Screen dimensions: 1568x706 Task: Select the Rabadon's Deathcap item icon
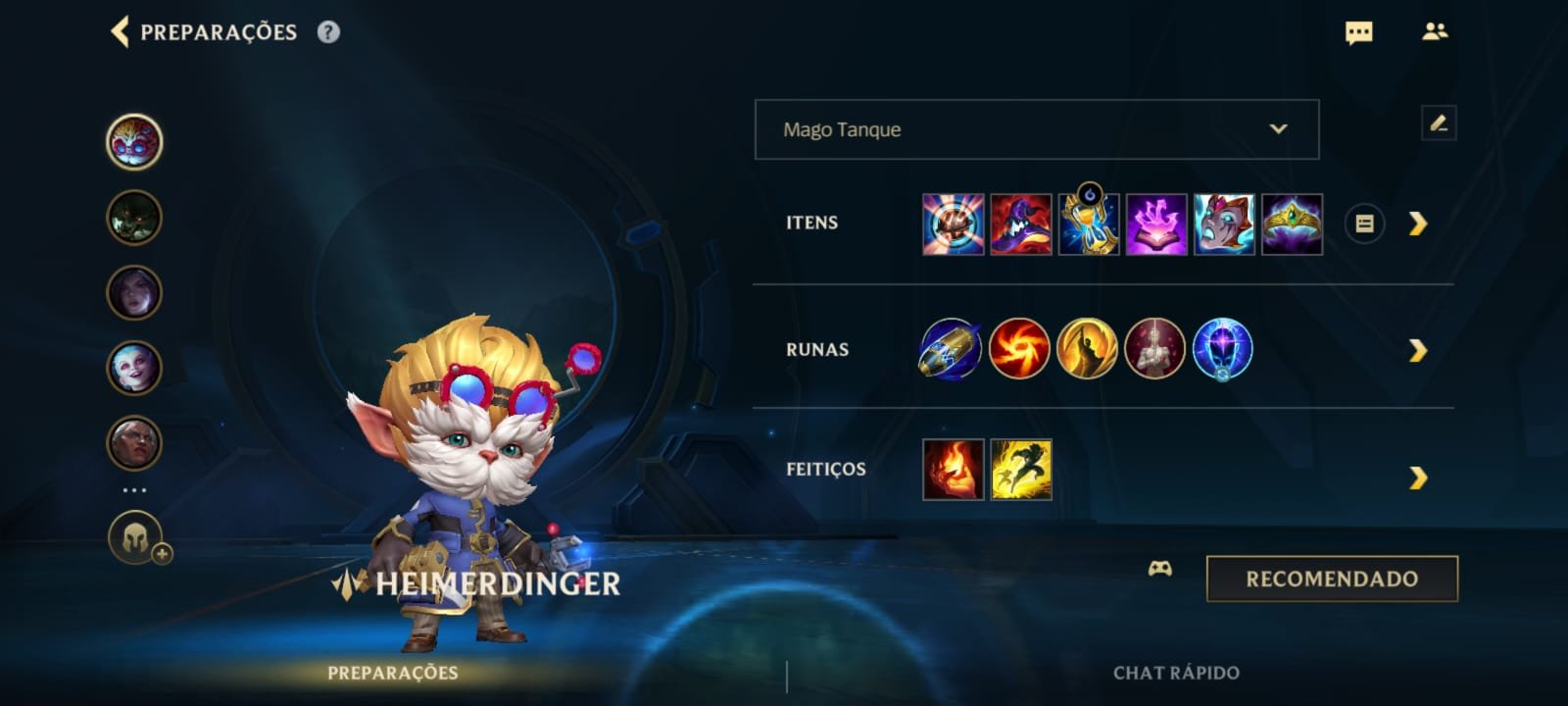[x=1019, y=224]
